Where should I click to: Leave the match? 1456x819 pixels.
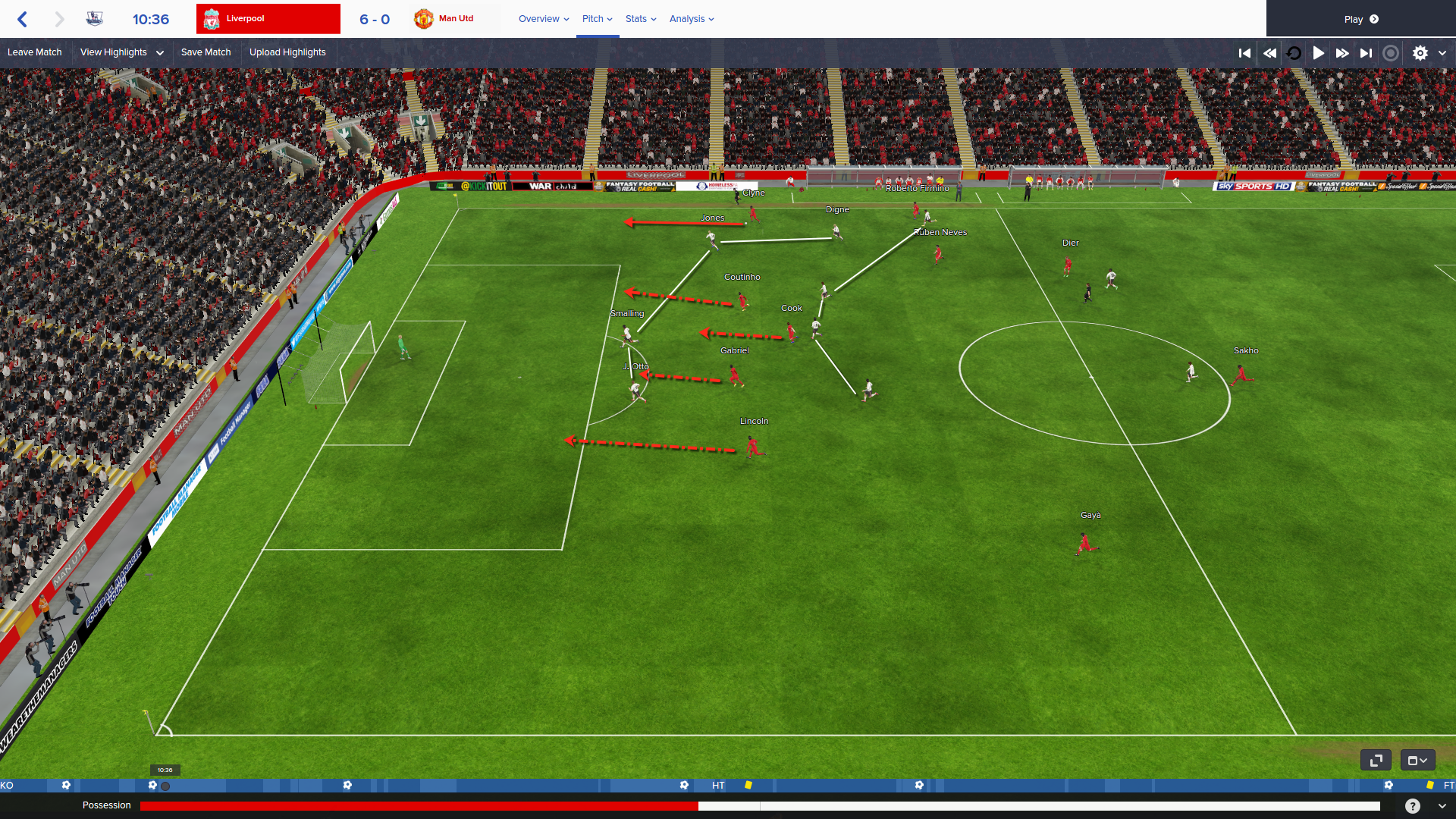35,52
